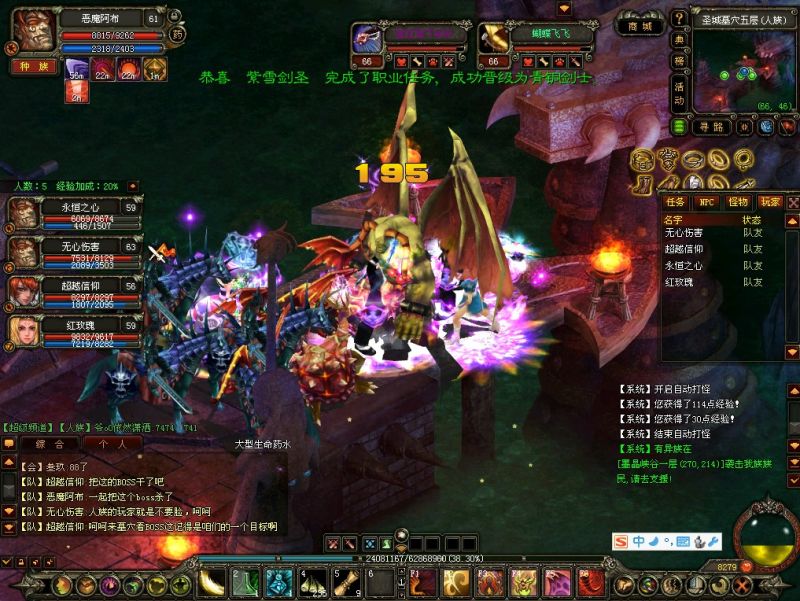Switch to the 任务 quest tab
This screenshot has height=601, width=800.
675,202
